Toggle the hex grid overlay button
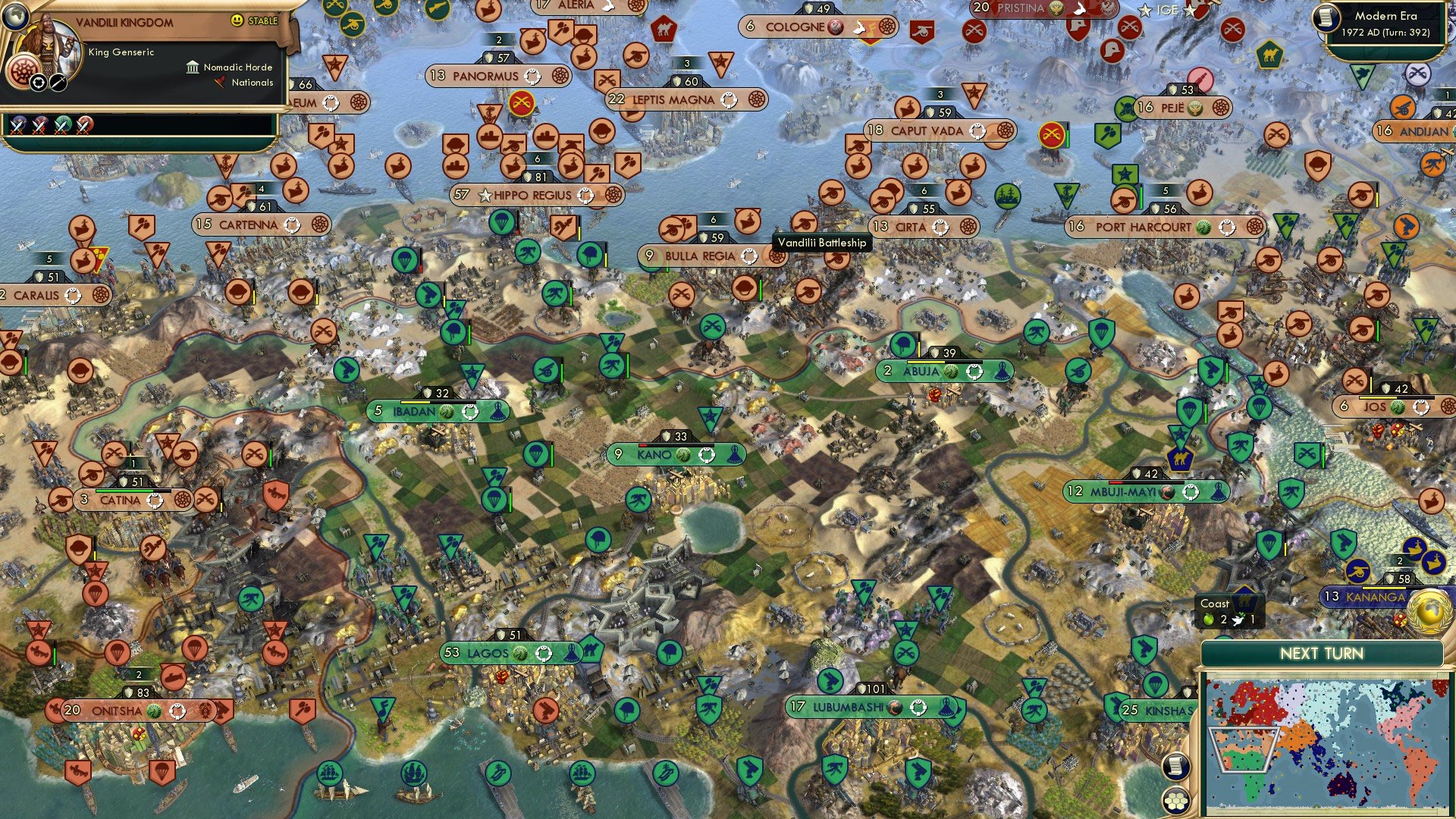Viewport: 1456px width, 819px height. click(x=1174, y=801)
